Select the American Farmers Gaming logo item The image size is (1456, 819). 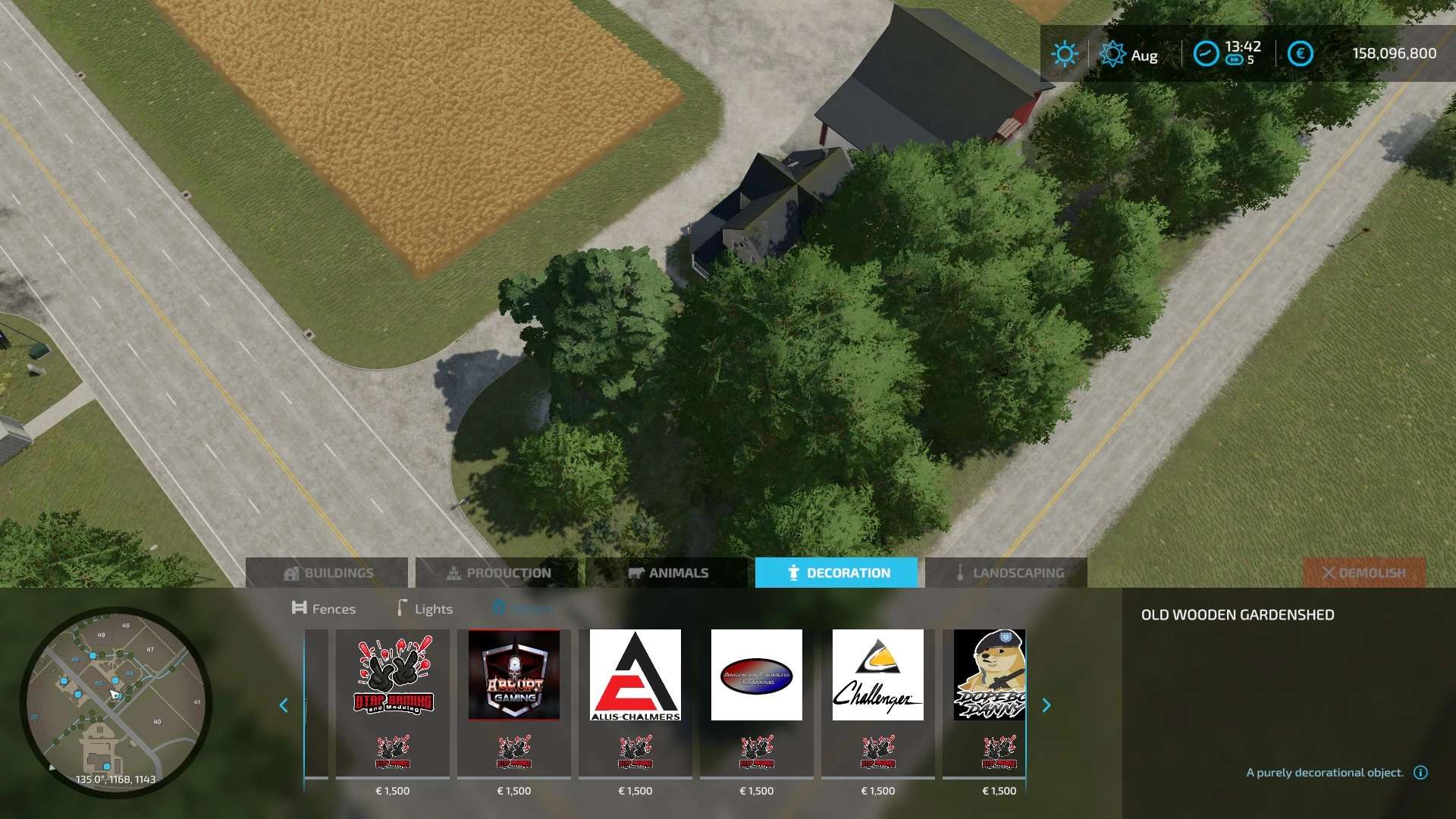click(757, 675)
